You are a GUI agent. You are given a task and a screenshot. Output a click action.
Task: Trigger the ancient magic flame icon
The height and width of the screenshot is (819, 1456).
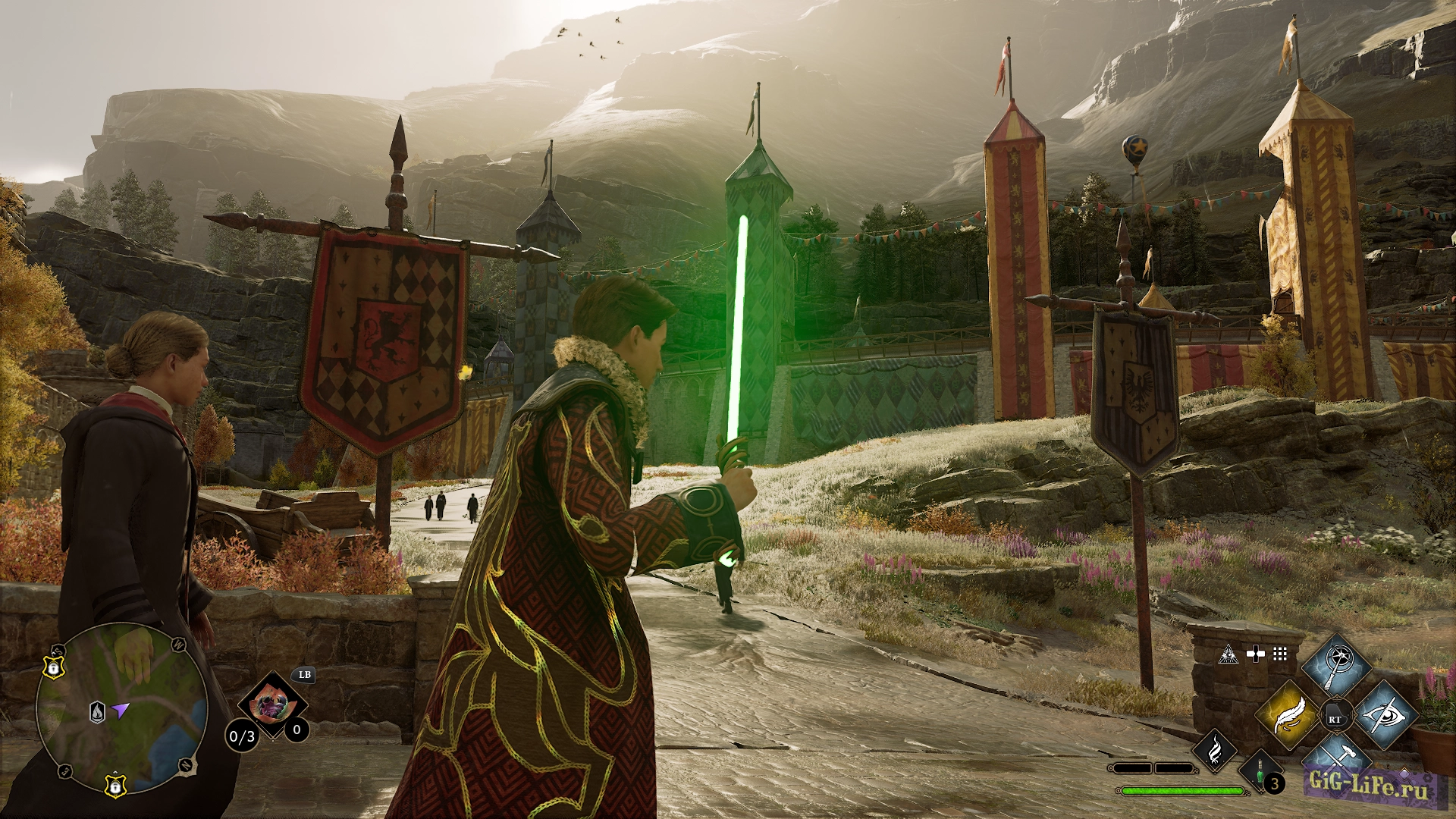coord(1215,749)
